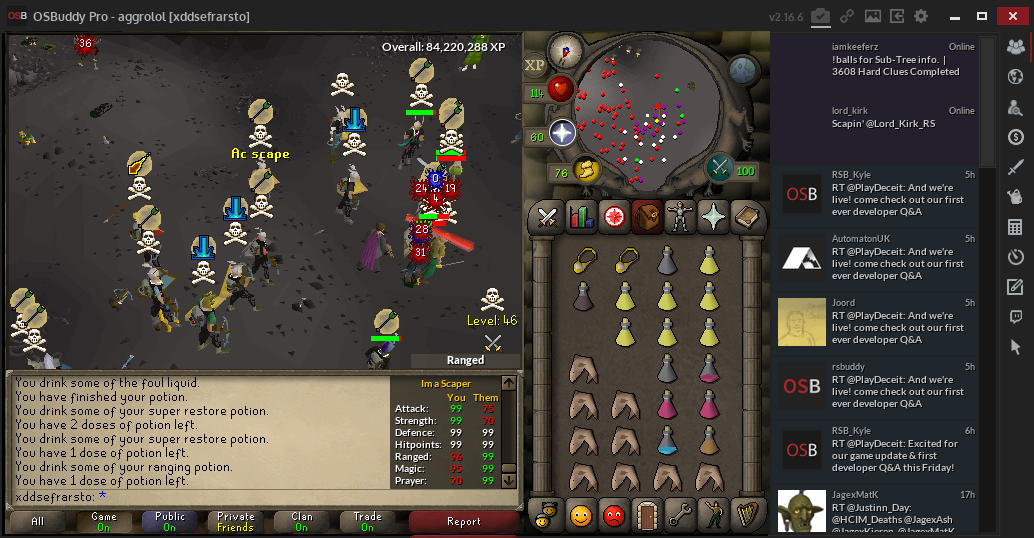Select the Public chat filter tab
This screenshot has width=1034, height=538.
coord(169,521)
